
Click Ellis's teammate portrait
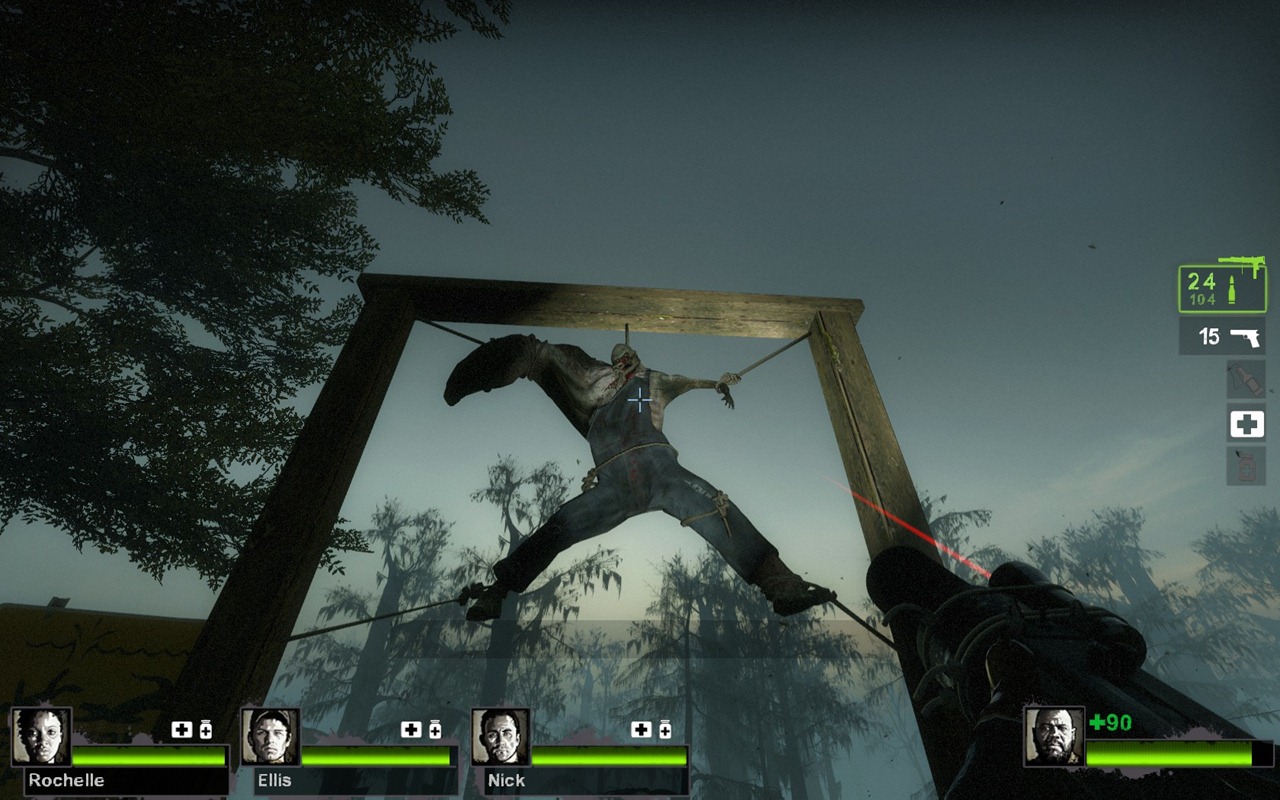[x=270, y=737]
